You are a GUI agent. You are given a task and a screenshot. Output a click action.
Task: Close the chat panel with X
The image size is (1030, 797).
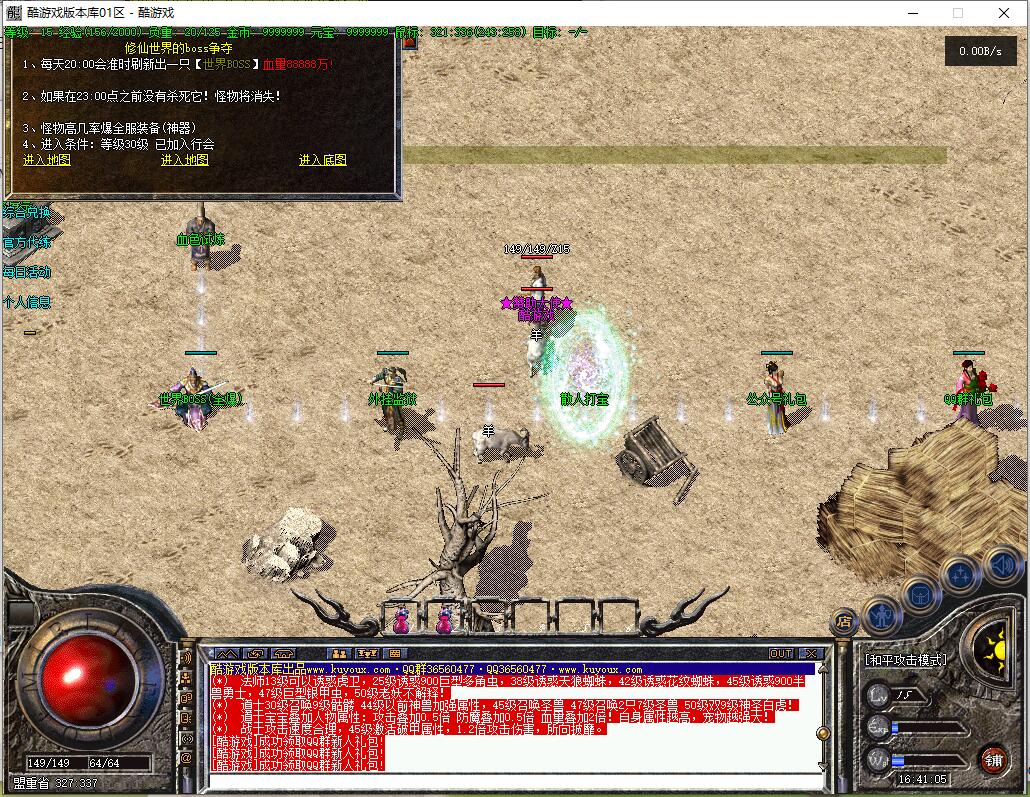[x=811, y=654]
